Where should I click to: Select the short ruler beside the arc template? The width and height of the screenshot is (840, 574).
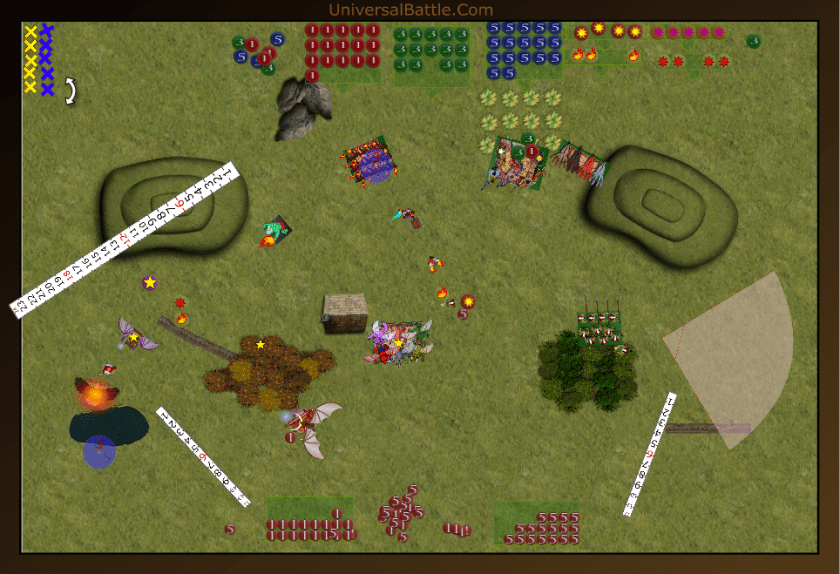[x=650, y=455]
